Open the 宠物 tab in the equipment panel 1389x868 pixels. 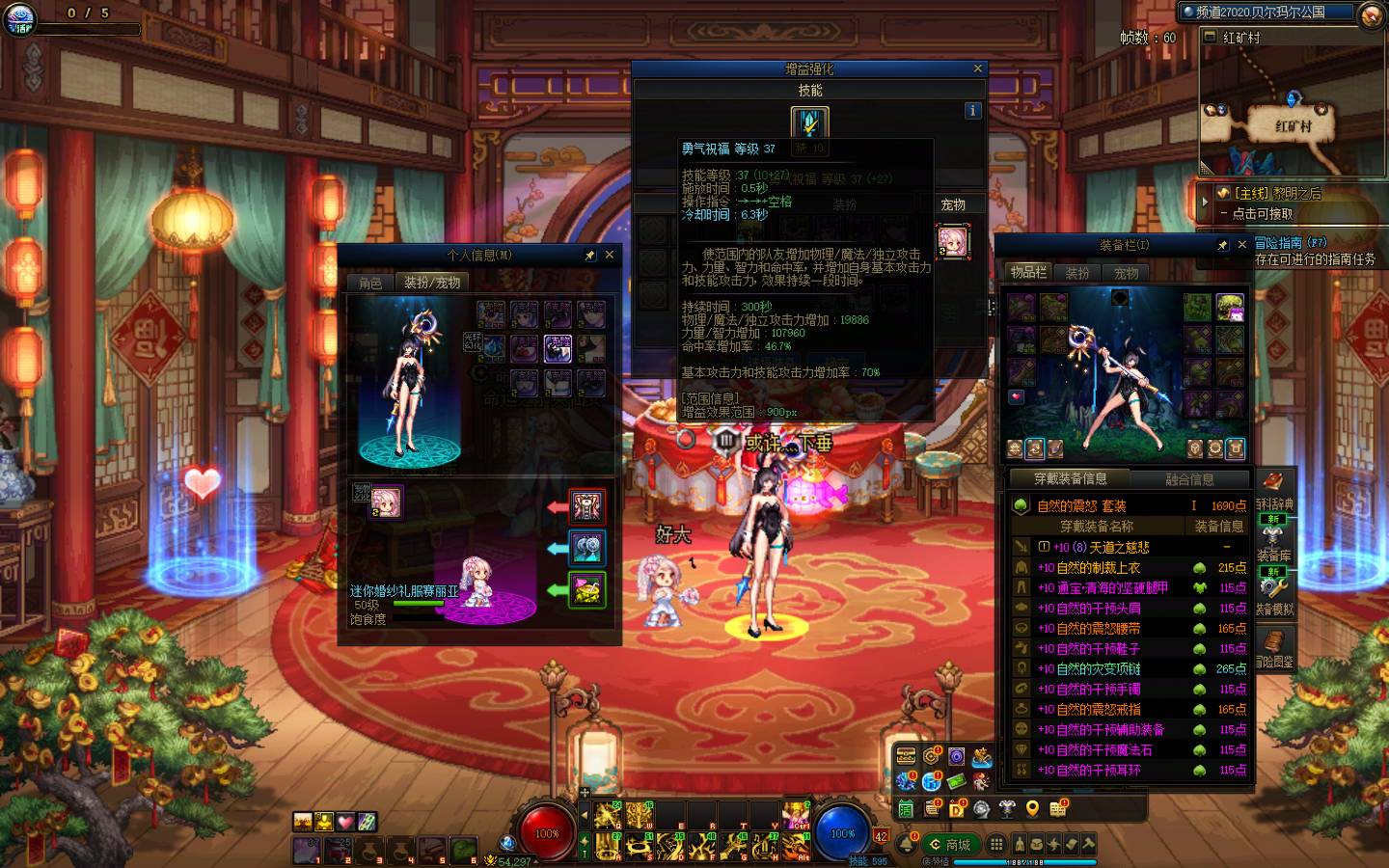[1126, 273]
